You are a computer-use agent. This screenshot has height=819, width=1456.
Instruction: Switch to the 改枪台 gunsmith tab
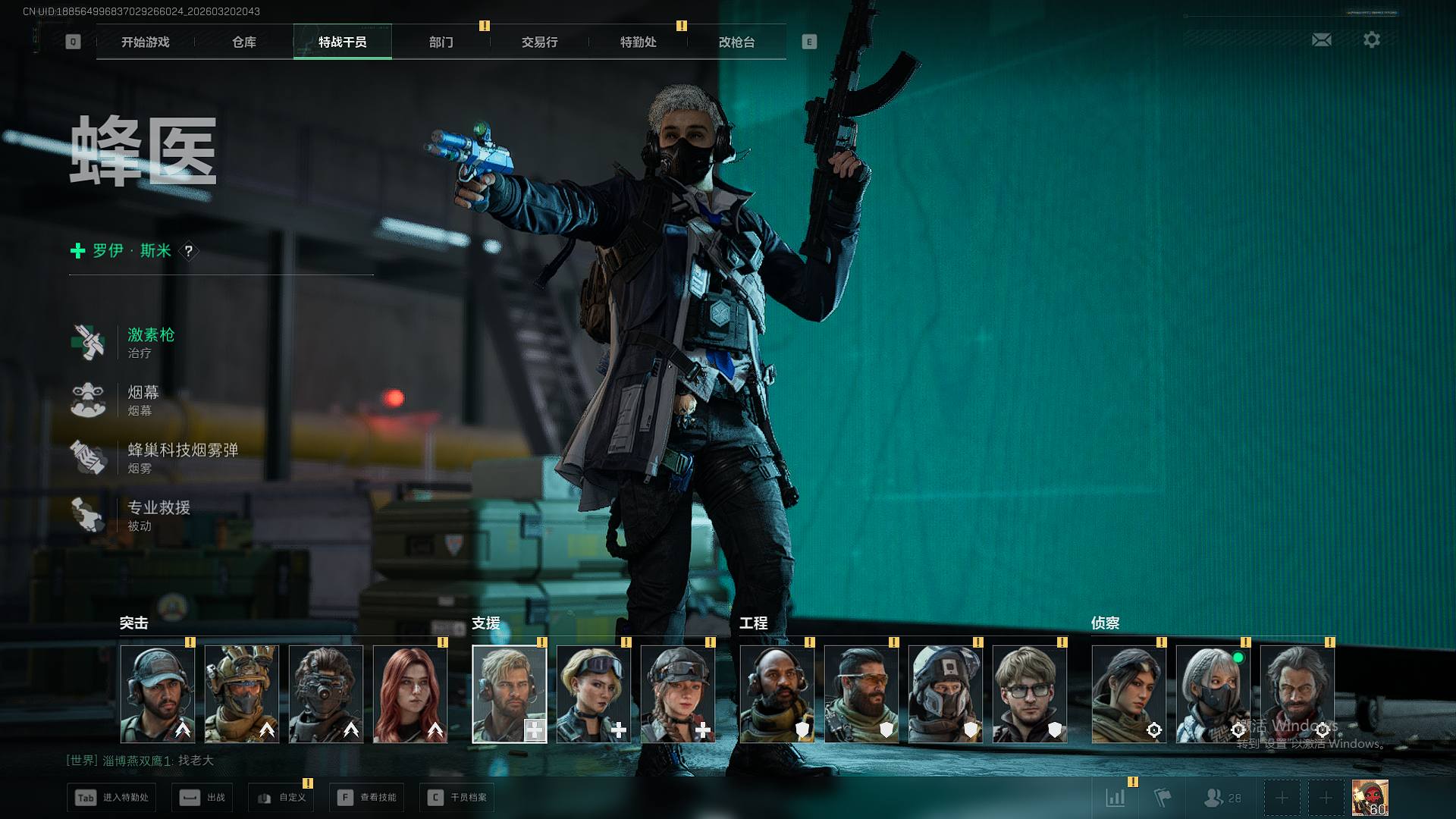[736, 42]
